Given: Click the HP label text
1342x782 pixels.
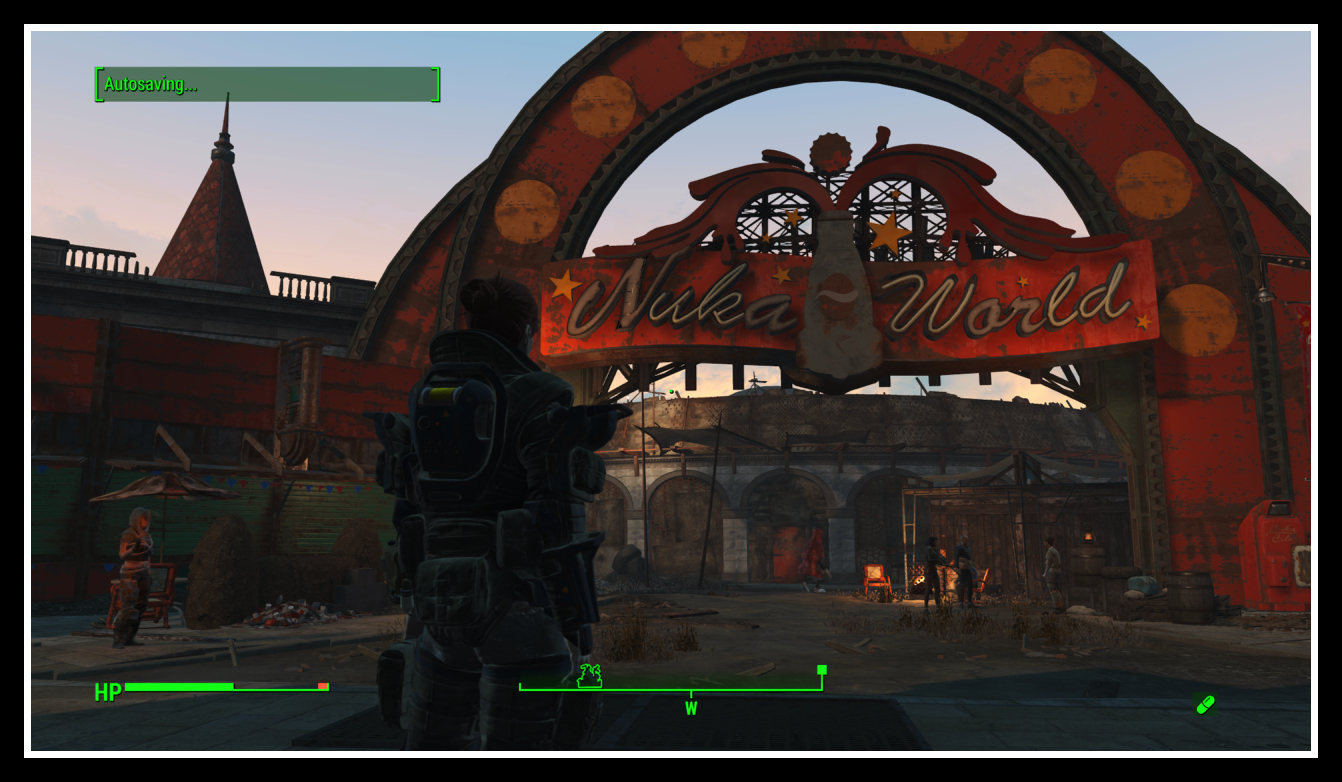Looking at the screenshot, I should (x=106, y=690).
